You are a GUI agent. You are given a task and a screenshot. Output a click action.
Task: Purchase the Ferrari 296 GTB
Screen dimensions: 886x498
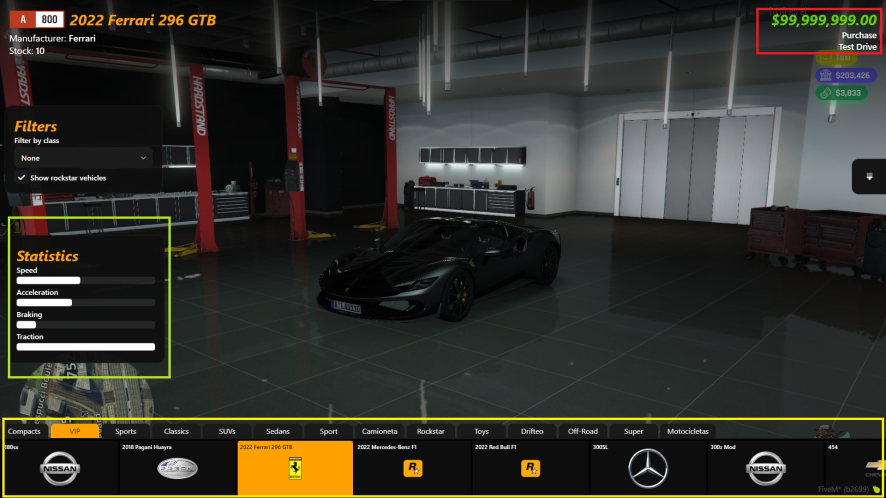pos(859,35)
